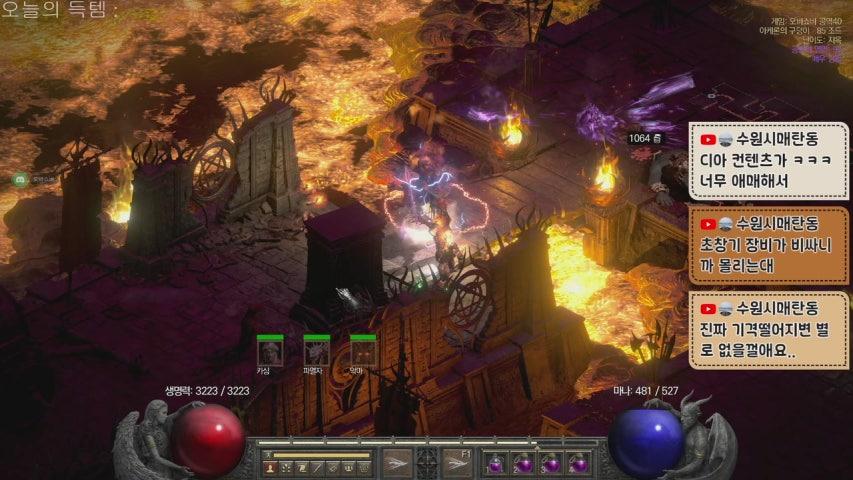Drink the purple potion in belt slot 2
This screenshot has height=480, width=853.
tap(523, 464)
